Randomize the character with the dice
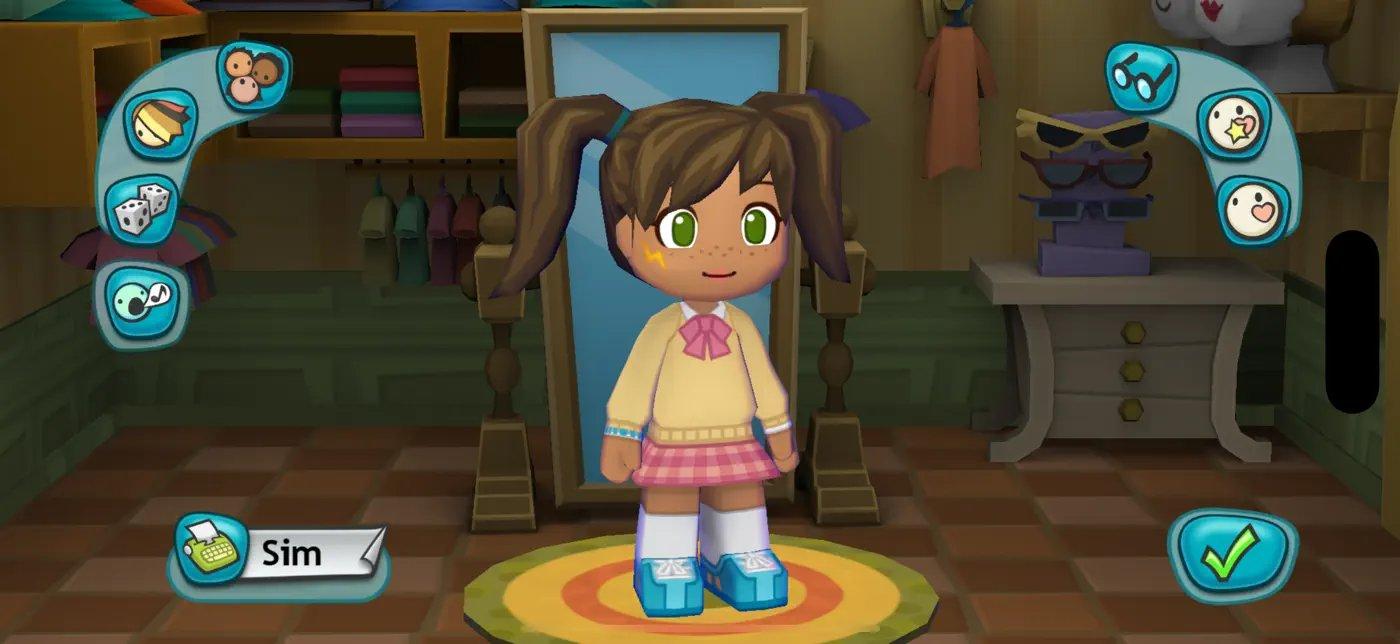This screenshot has height=644, width=1400. (x=141, y=208)
